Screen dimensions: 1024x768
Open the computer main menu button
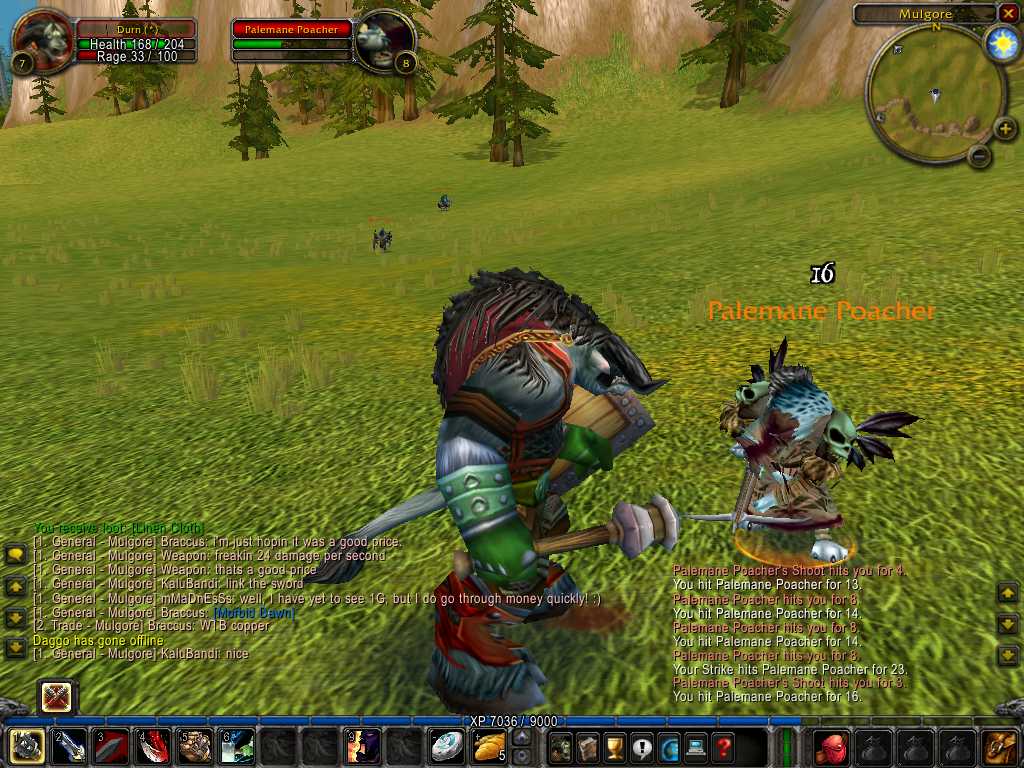tap(696, 747)
